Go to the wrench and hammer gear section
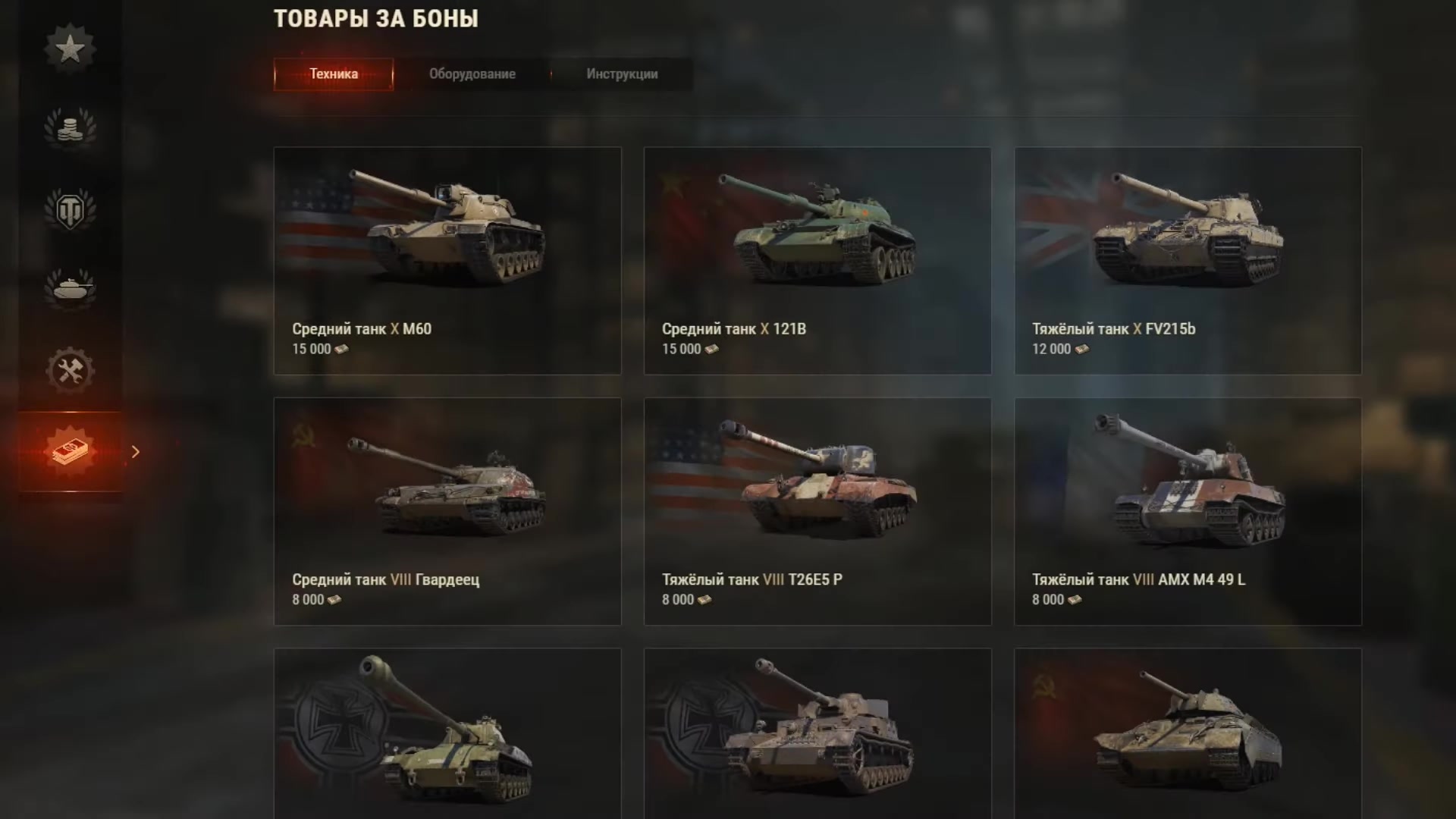Viewport: 1456px width, 819px height. (x=70, y=371)
